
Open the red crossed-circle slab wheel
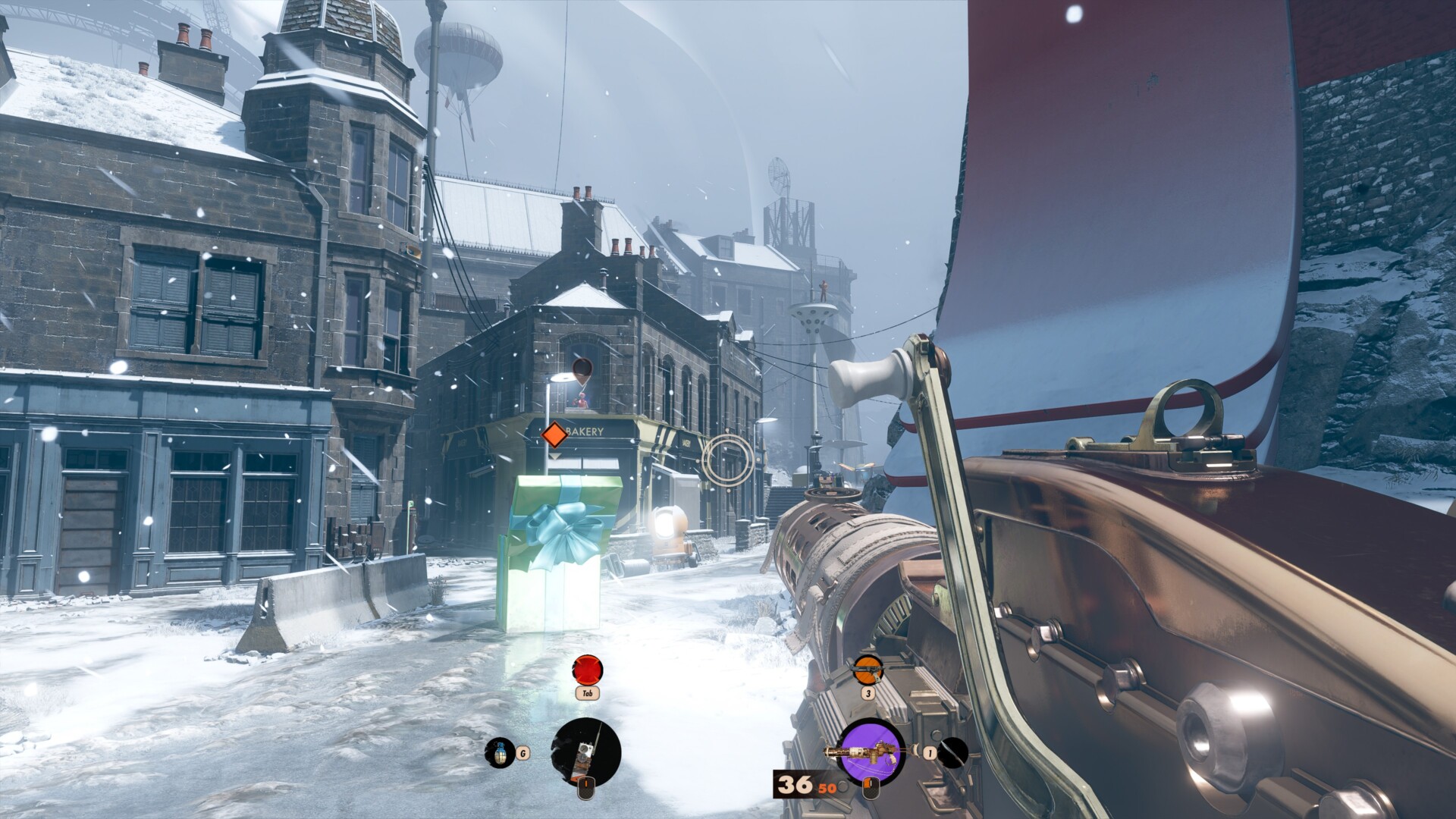coord(587,670)
